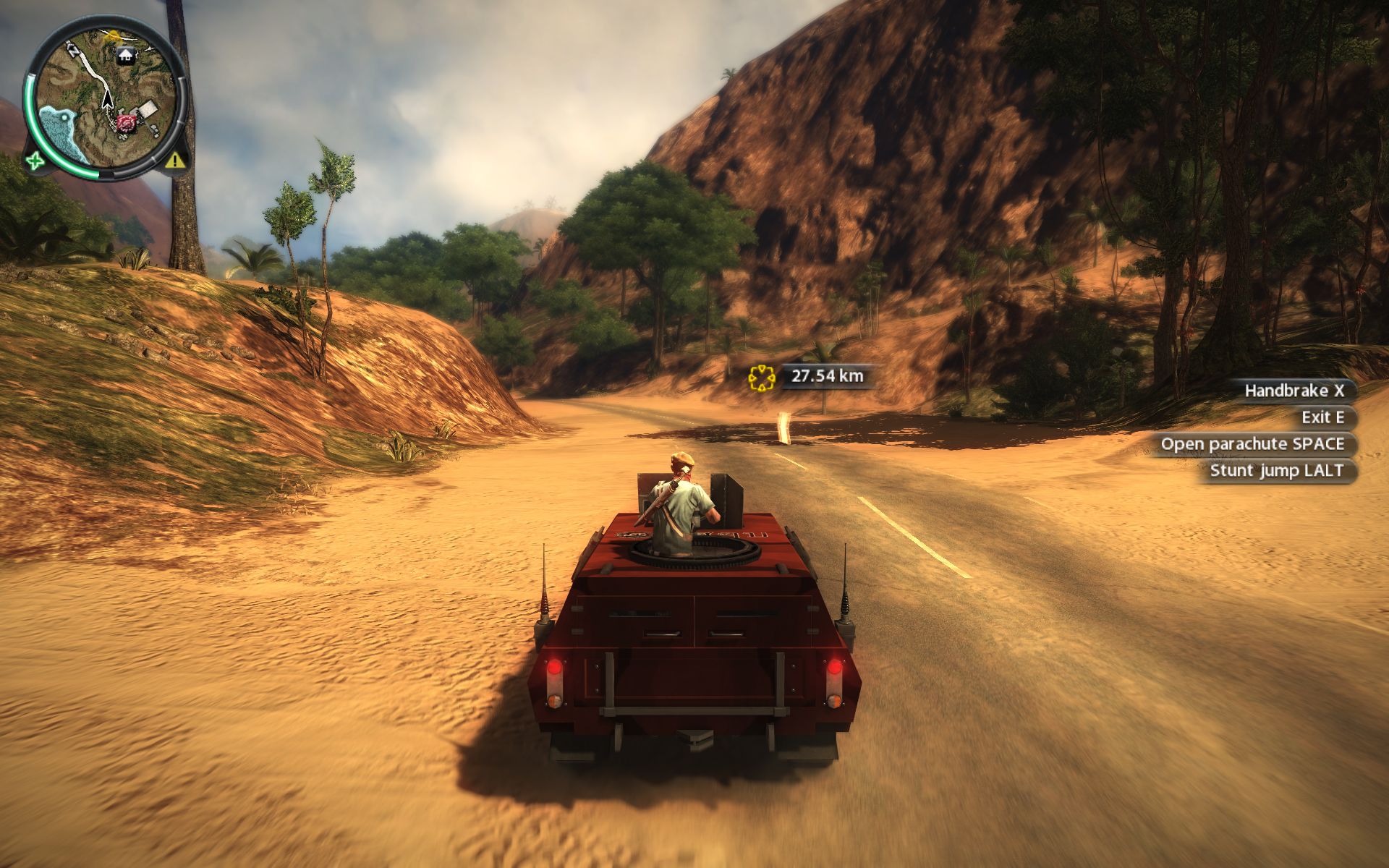The height and width of the screenshot is (868, 1389).
Task: Click the green health cross icon
Action: click(33, 161)
